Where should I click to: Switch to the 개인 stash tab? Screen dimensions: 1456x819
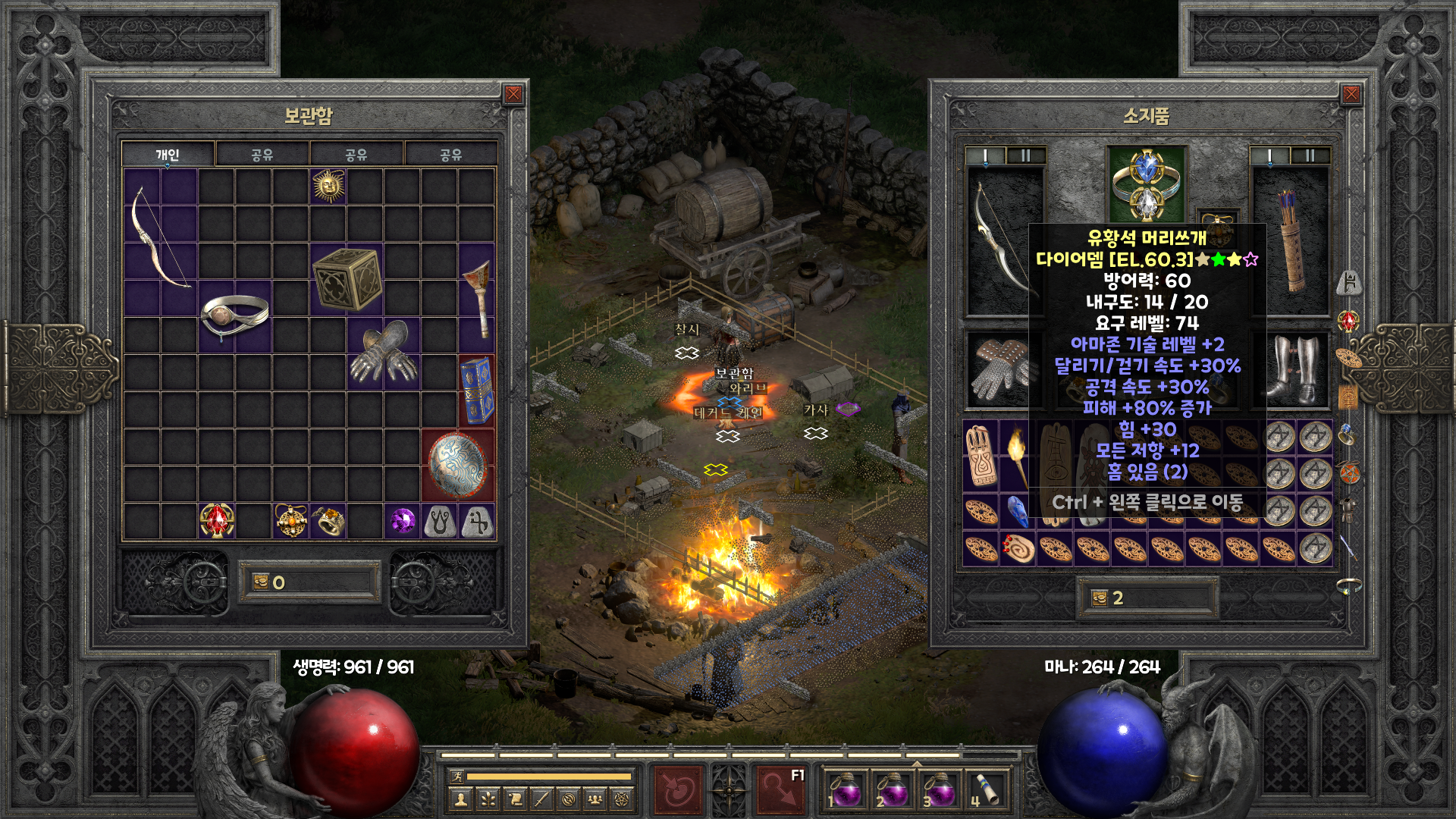(x=168, y=155)
